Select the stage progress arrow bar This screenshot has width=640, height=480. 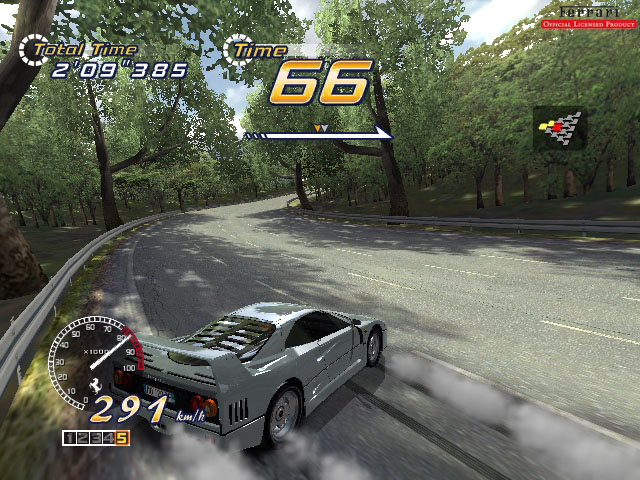pyautogui.click(x=318, y=133)
